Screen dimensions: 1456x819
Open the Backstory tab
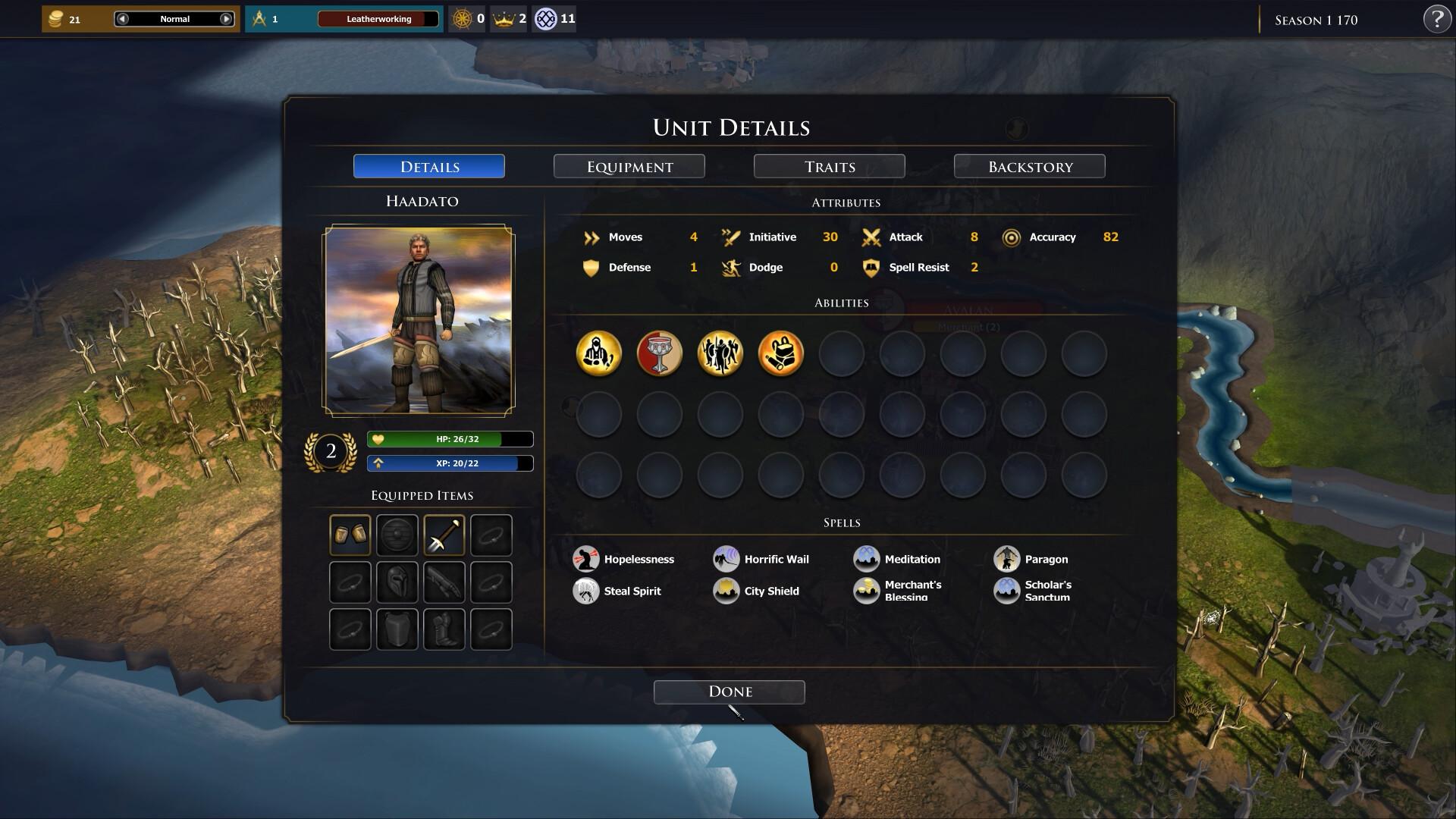tap(1029, 166)
